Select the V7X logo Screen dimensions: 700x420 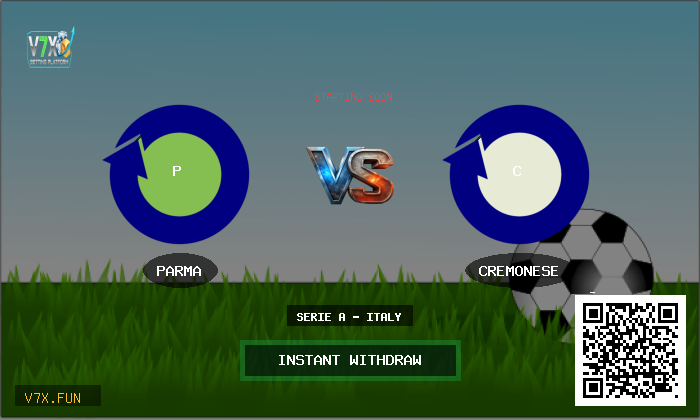(x=51, y=47)
